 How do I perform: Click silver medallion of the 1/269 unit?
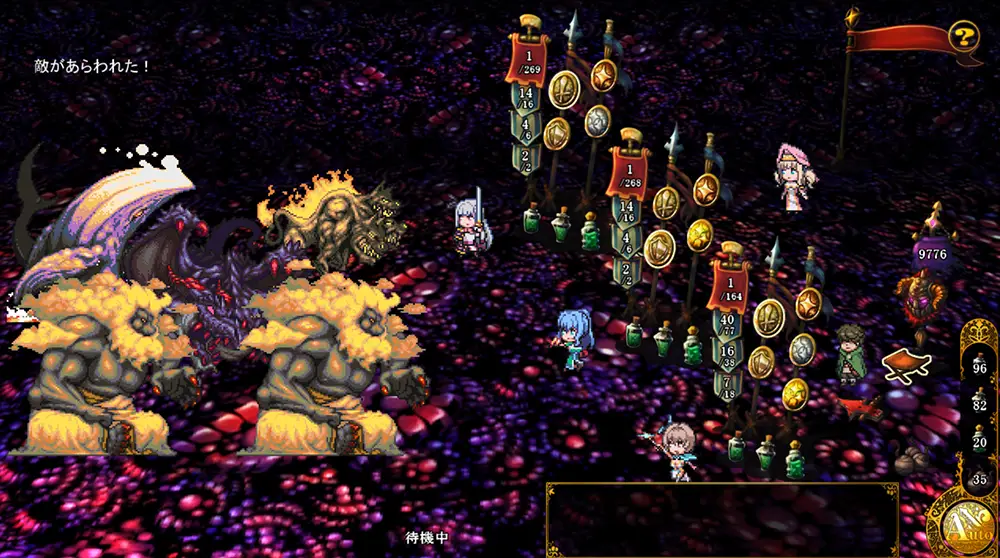tap(597, 120)
